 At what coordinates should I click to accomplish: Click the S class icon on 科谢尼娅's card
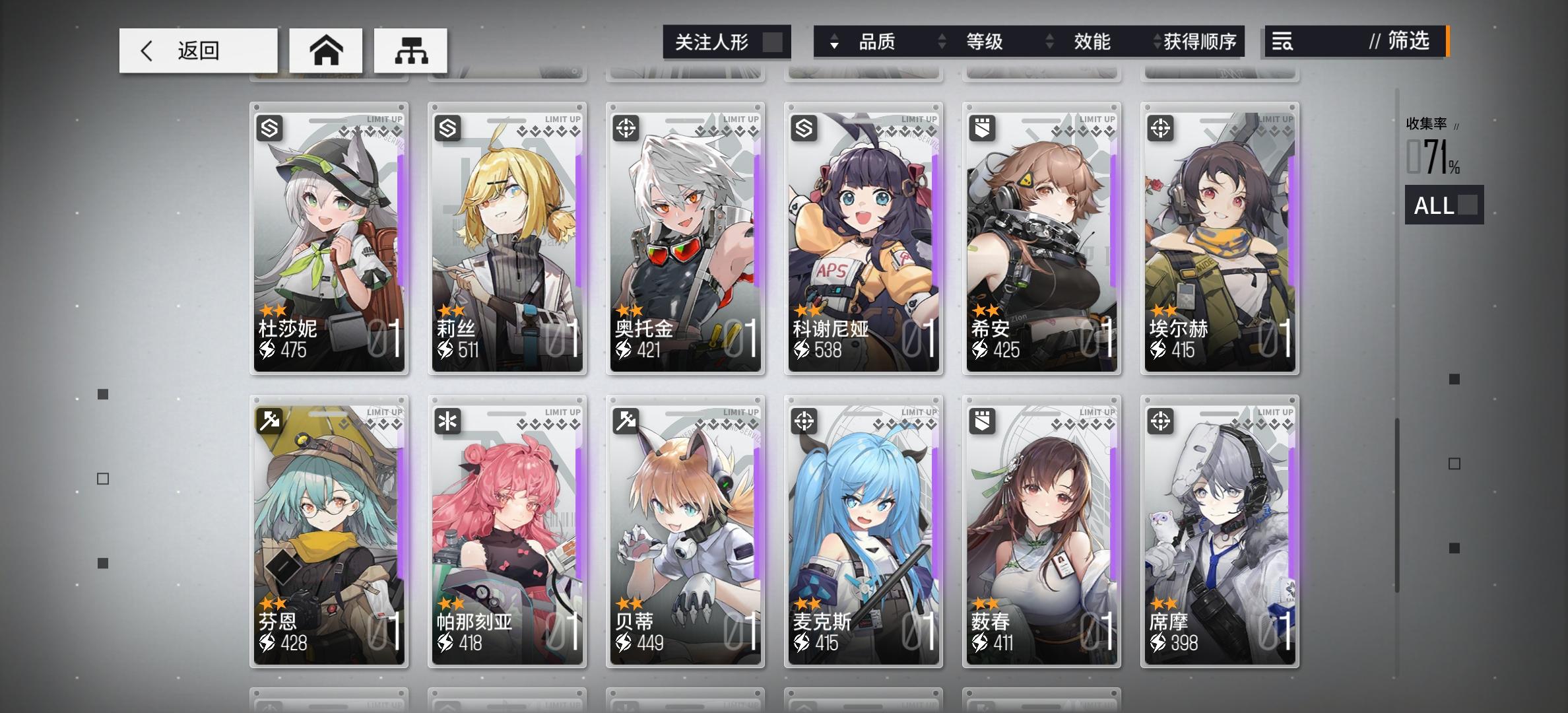pos(804,129)
